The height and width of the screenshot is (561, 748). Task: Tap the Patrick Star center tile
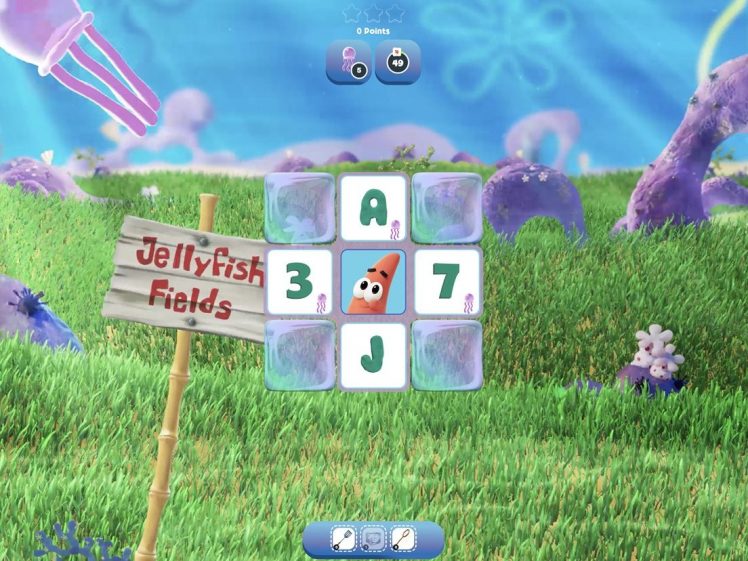click(373, 282)
